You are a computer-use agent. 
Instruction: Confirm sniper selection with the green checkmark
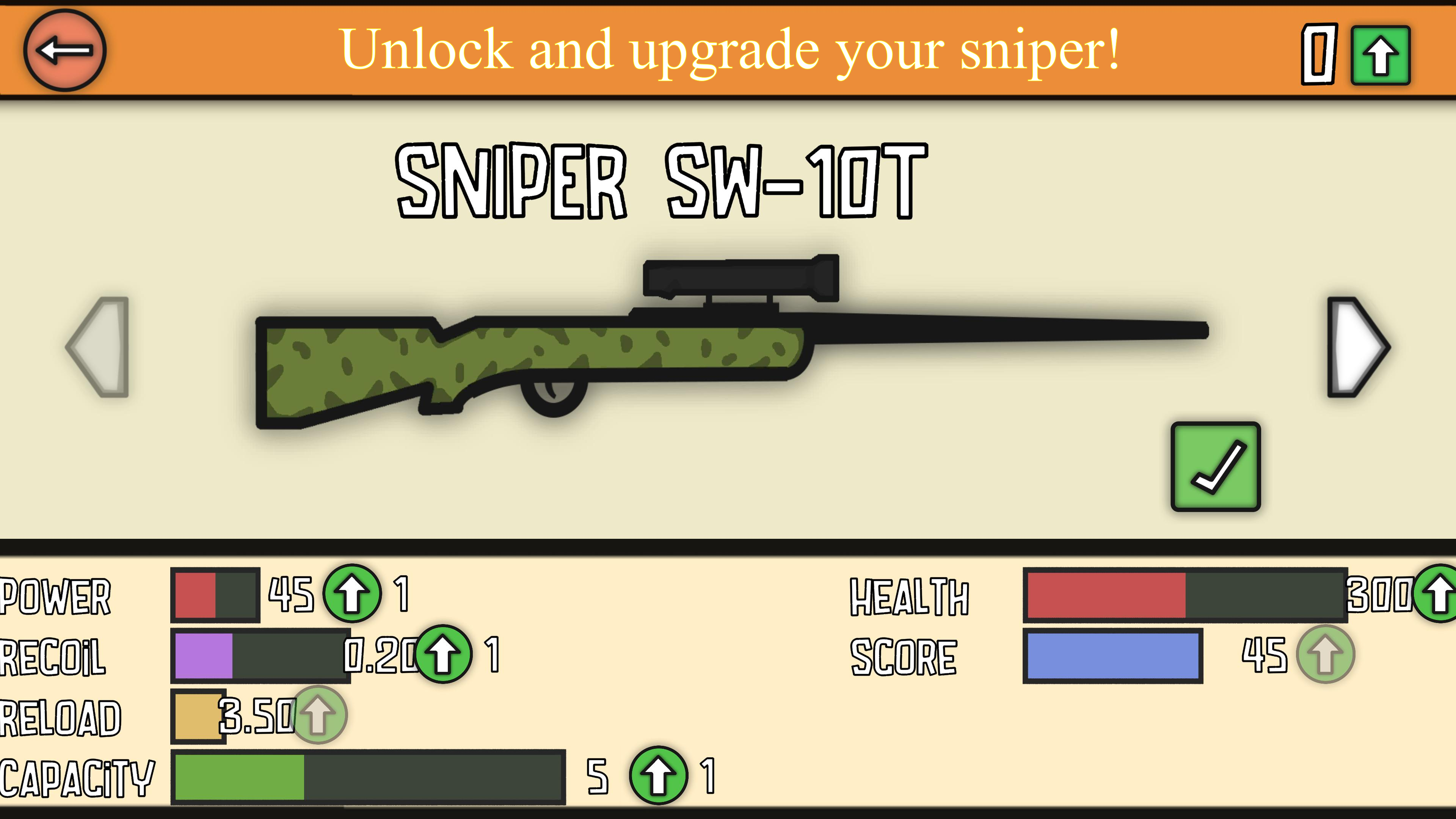1215,466
